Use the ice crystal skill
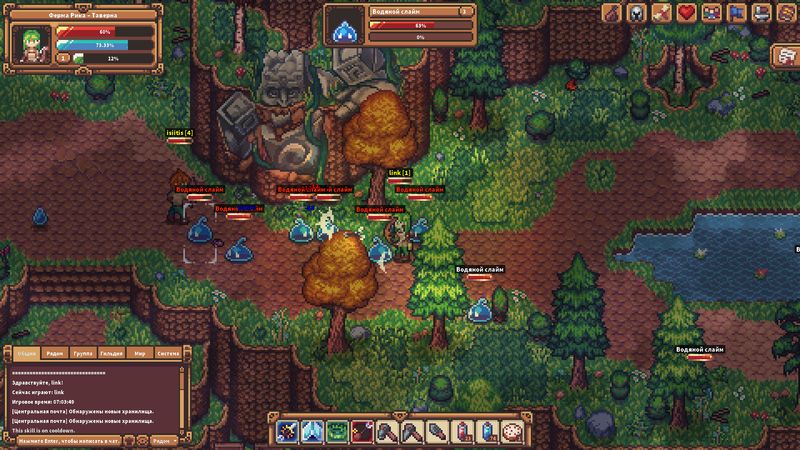Image resolution: width=800 pixels, height=450 pixels. pos(312,432)
